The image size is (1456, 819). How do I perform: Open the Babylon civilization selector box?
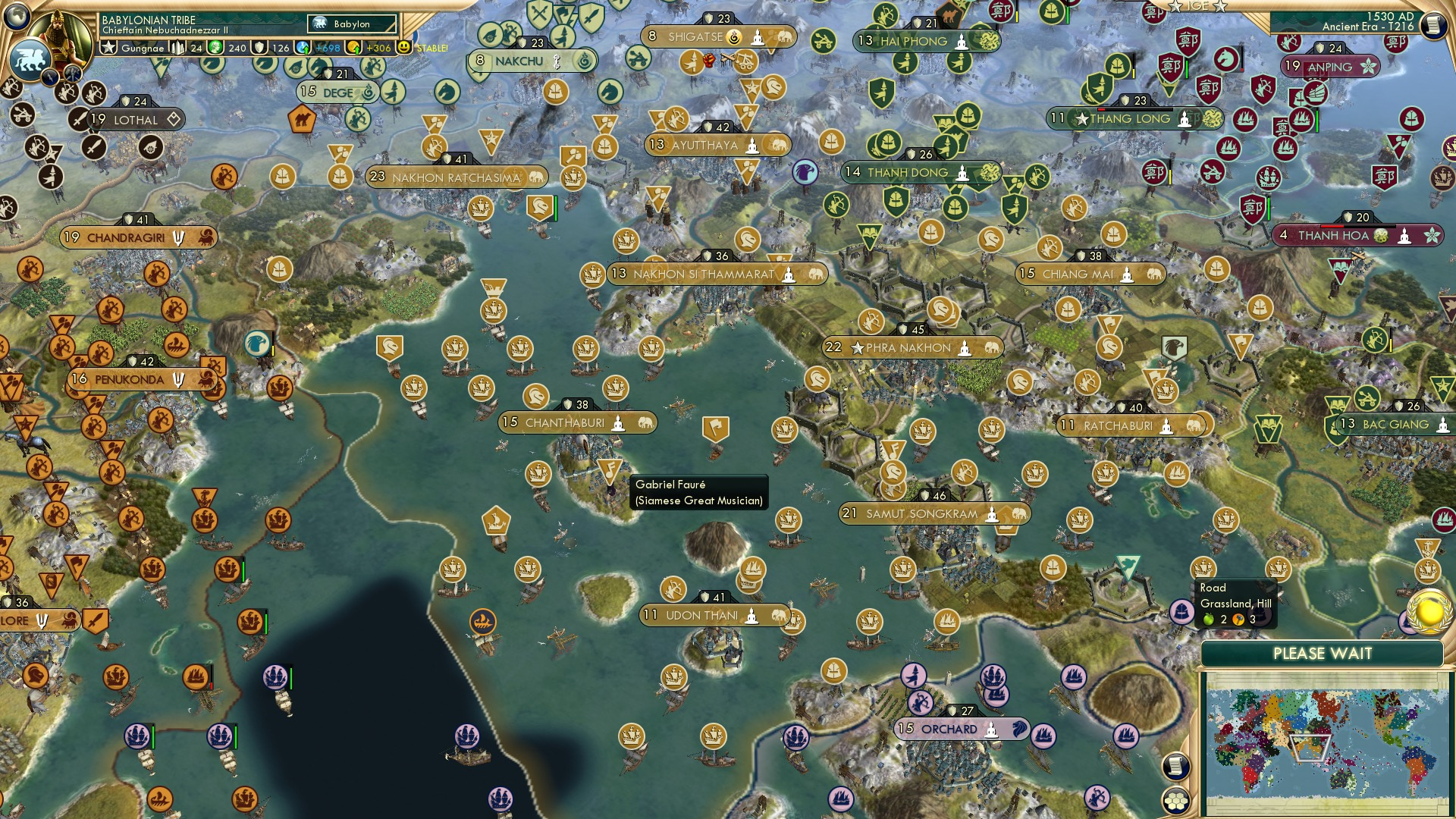pyautogui.click(x=350, y=24)
